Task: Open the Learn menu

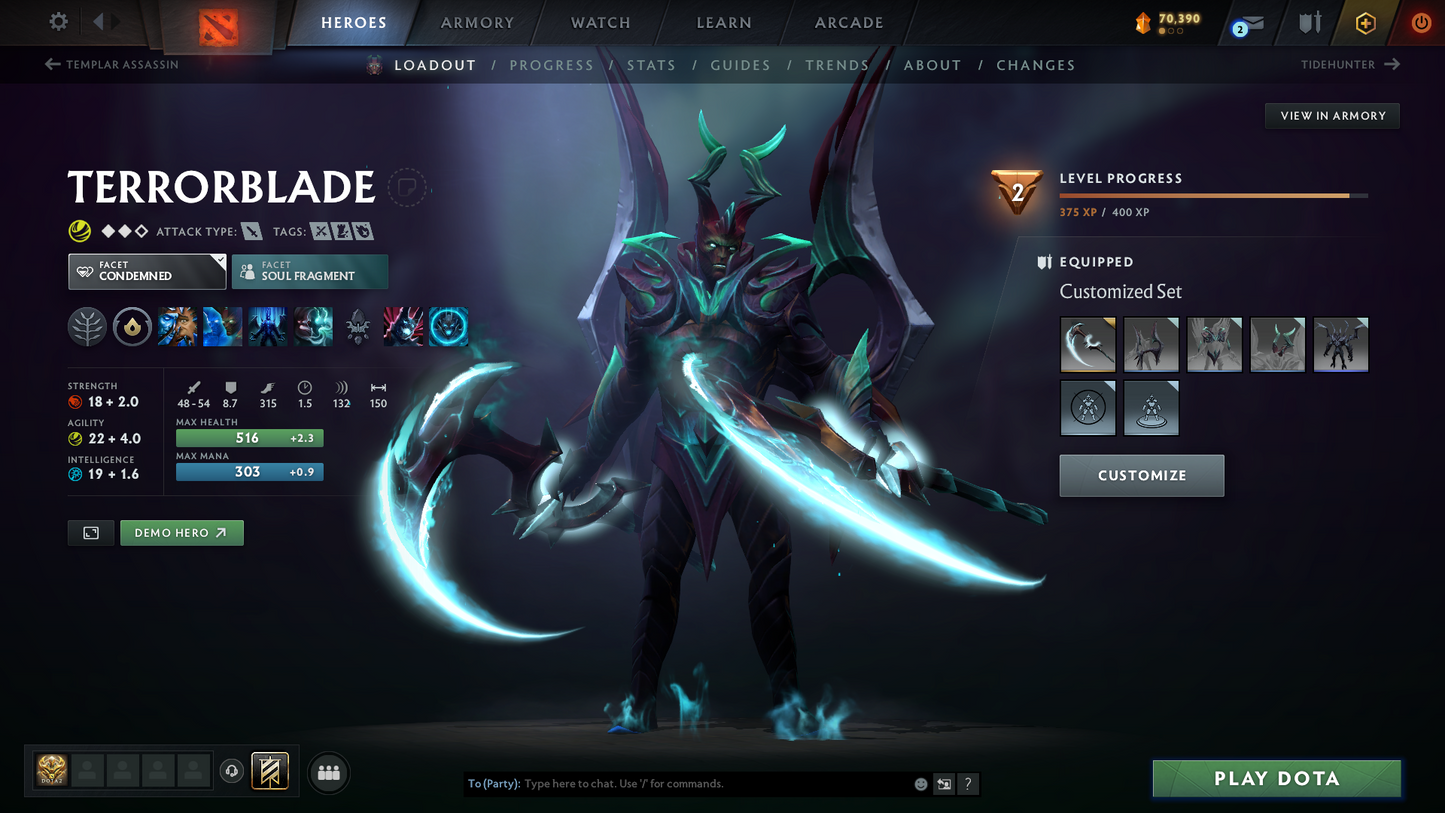Action: (724, 23)
